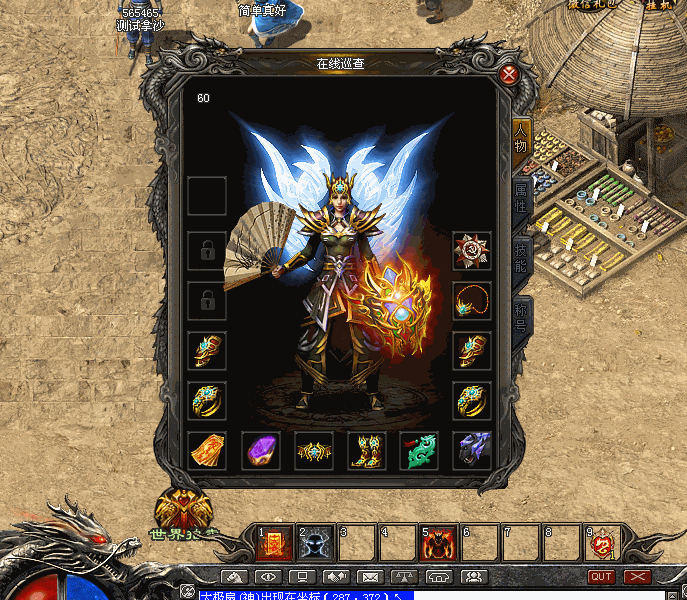Use the red dragon item in slot 9
Image resolution: width=687 pixels, height=600 pixels.
[x=602, y=543]
